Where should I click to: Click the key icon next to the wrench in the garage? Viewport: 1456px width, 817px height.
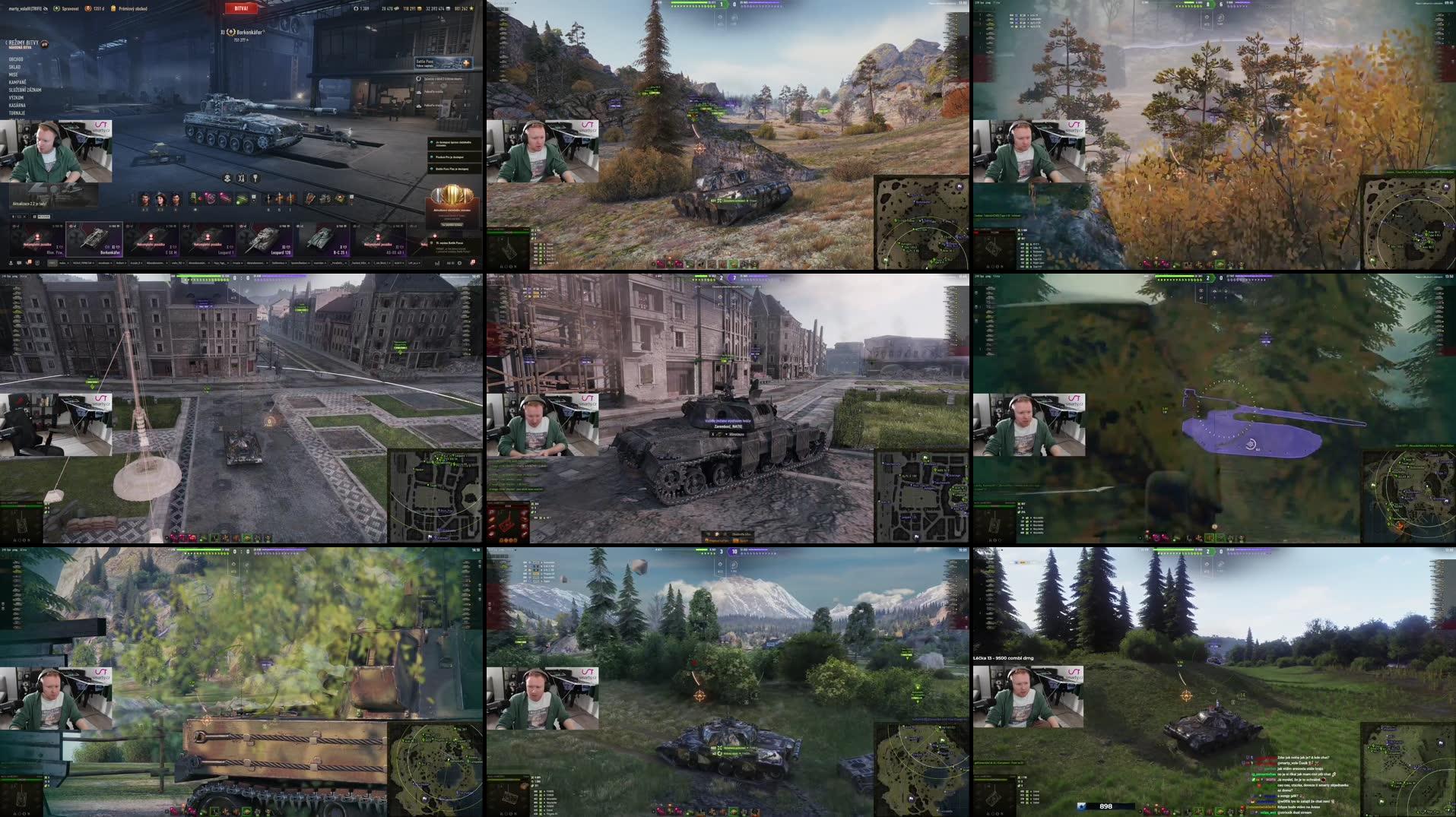click(255, 178)
